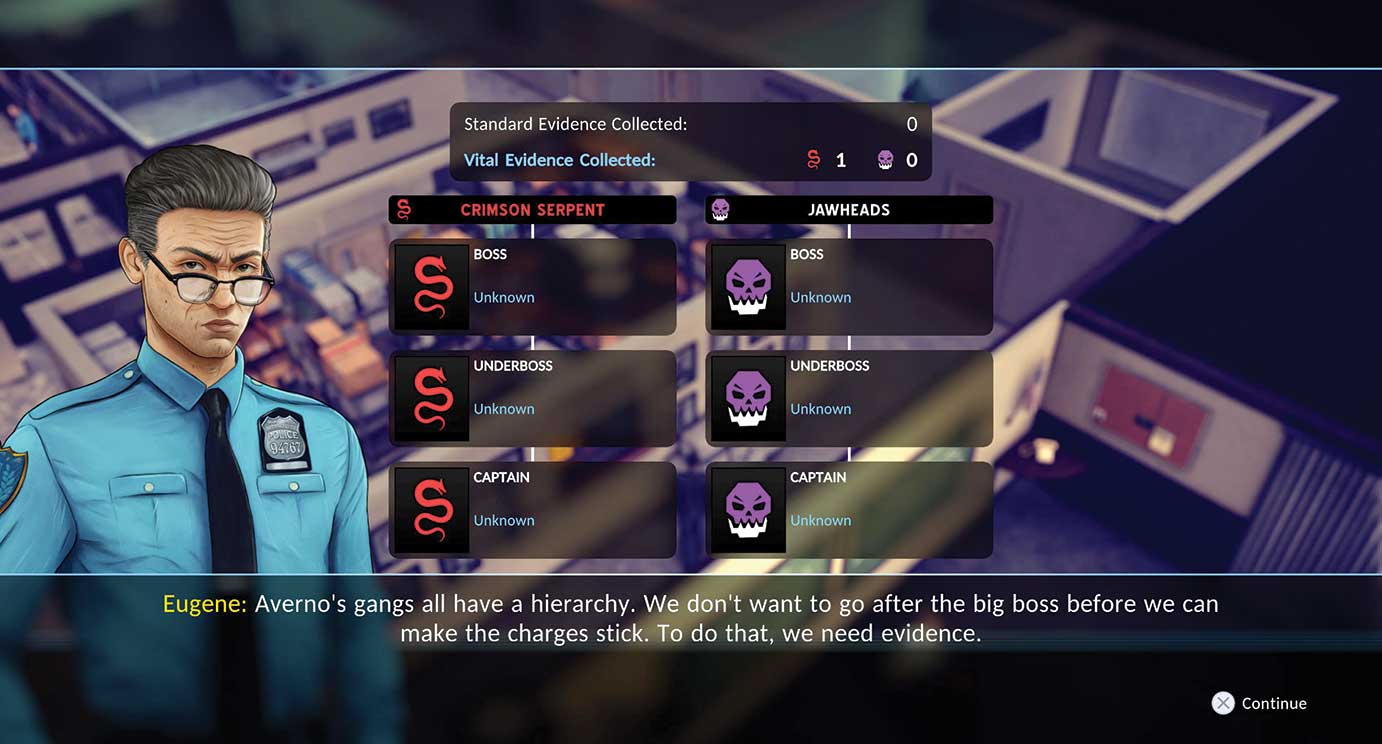Screen dimensions: 1382x744
Task: Select the Crimson Serpent Boss card
Action: point(532,286)
